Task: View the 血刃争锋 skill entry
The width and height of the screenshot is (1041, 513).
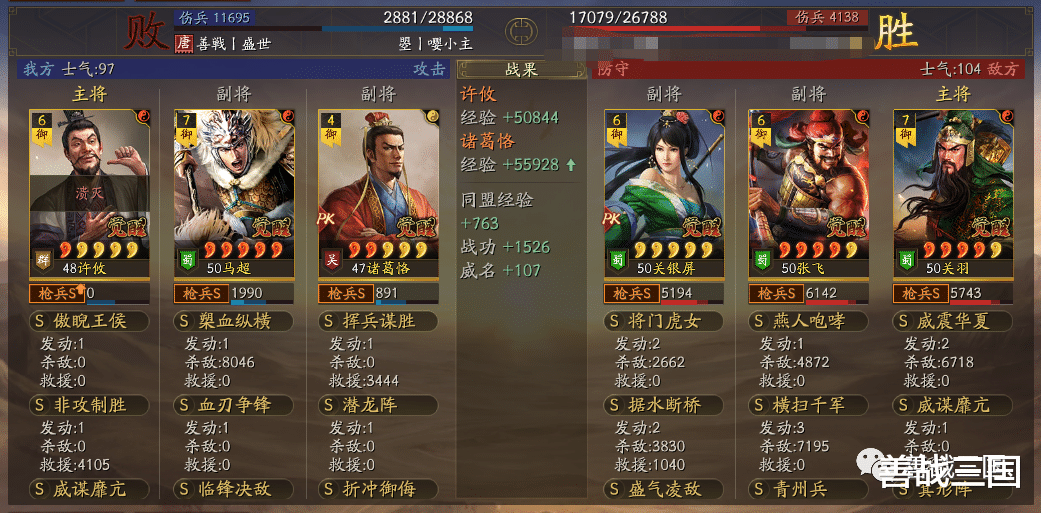Action: (x=233, y=405)
